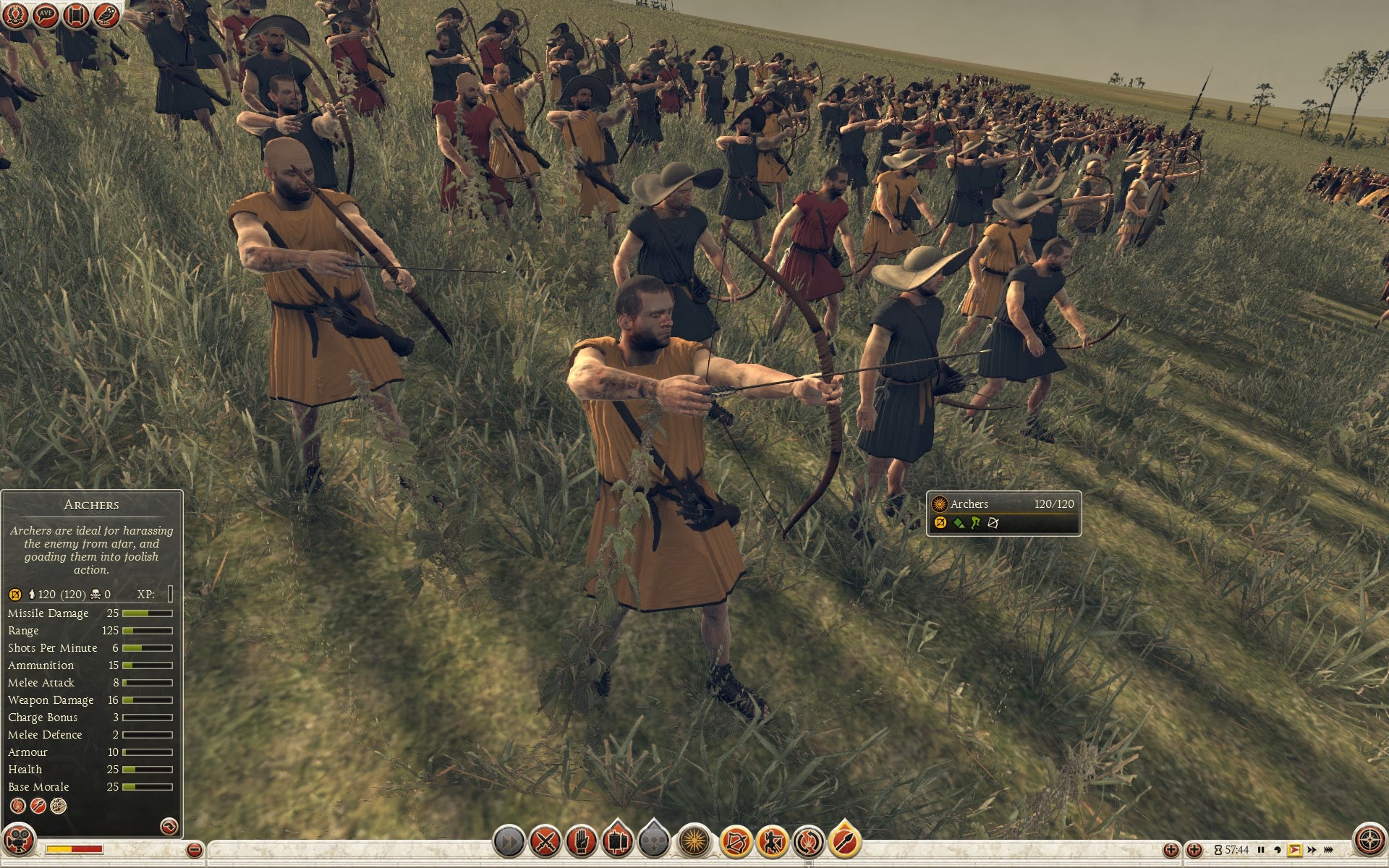Screen dimensions: 1389x868
Task: Pause the battle
Action: point(1261,850)
